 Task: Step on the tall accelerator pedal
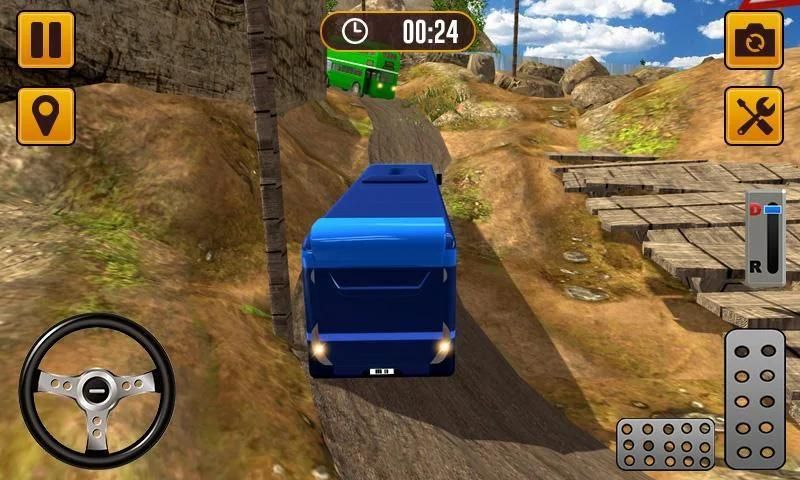[x=755, y=398]
